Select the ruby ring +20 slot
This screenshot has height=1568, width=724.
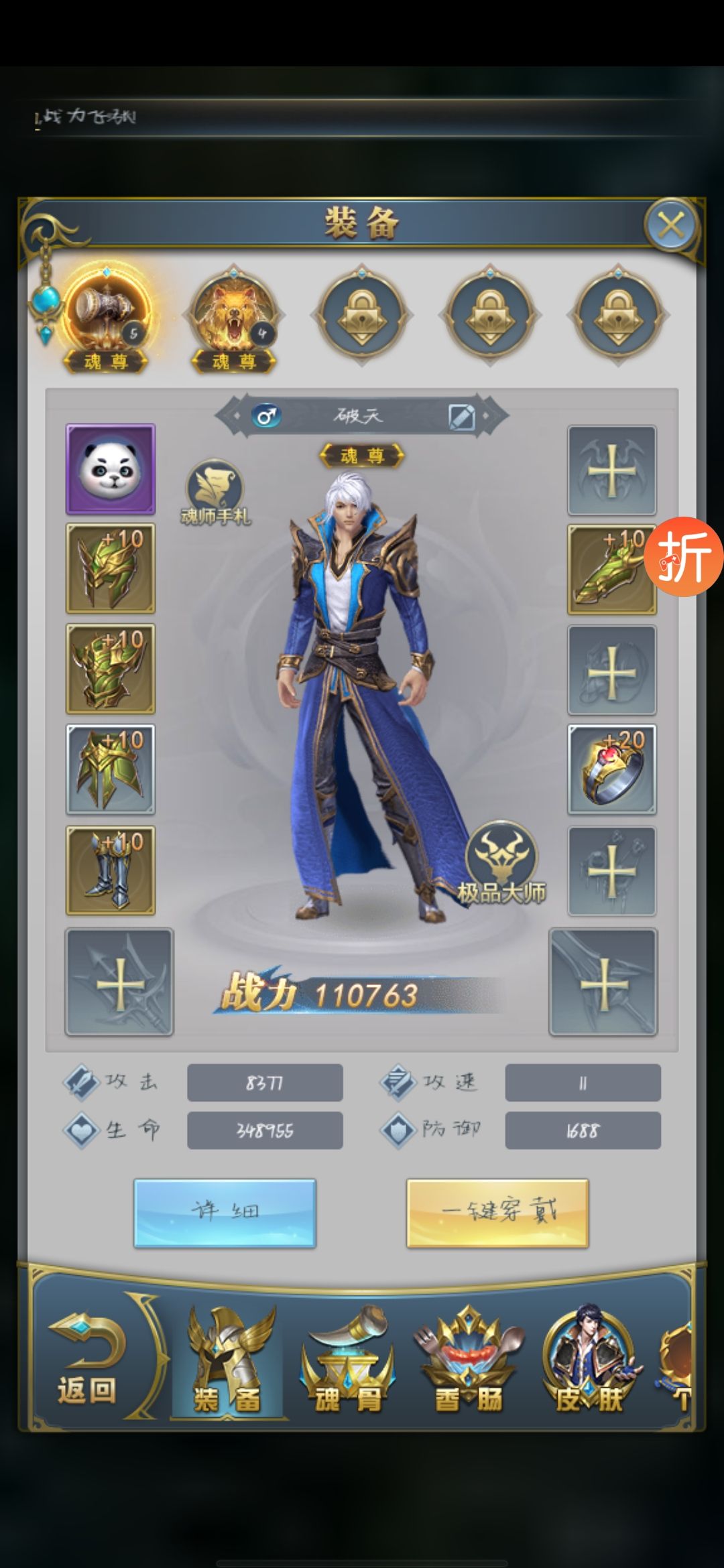pyautogui.click(x=611, y=769)
